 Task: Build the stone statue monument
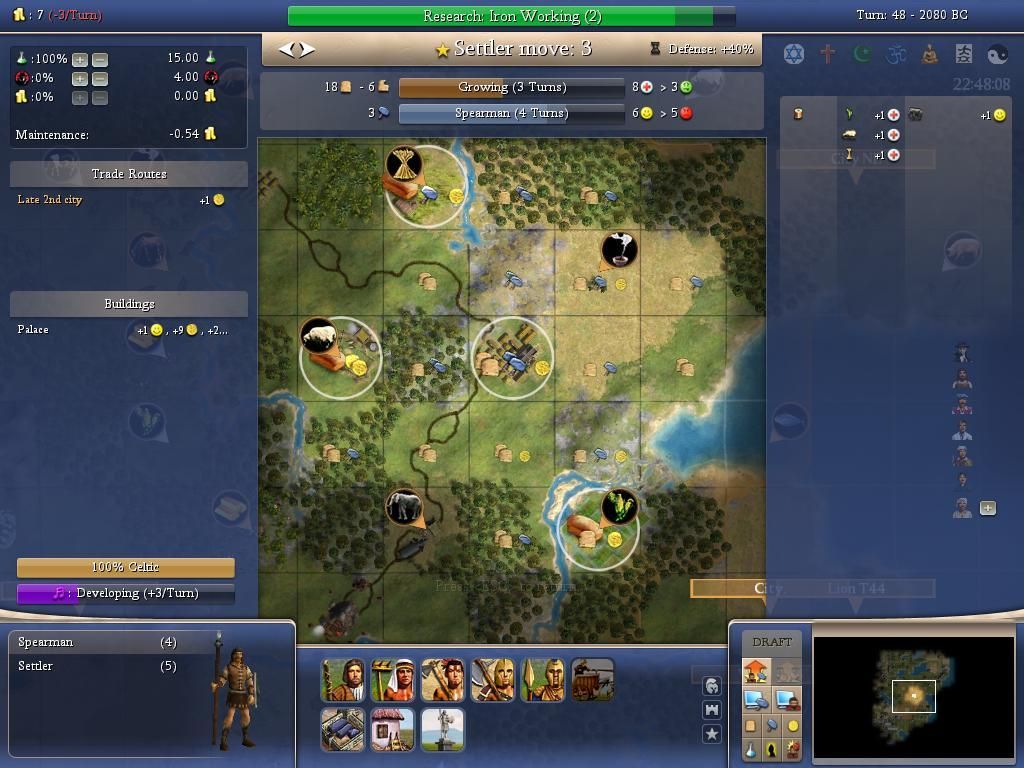coord(442,730)
